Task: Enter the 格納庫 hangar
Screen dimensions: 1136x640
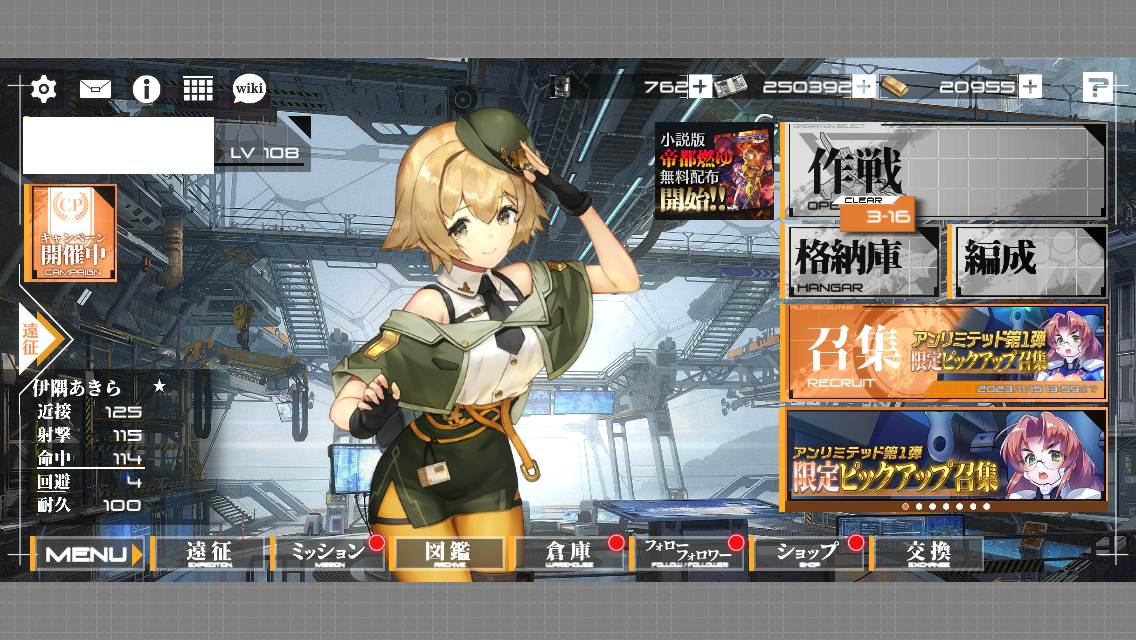Action: coord(861,262)
